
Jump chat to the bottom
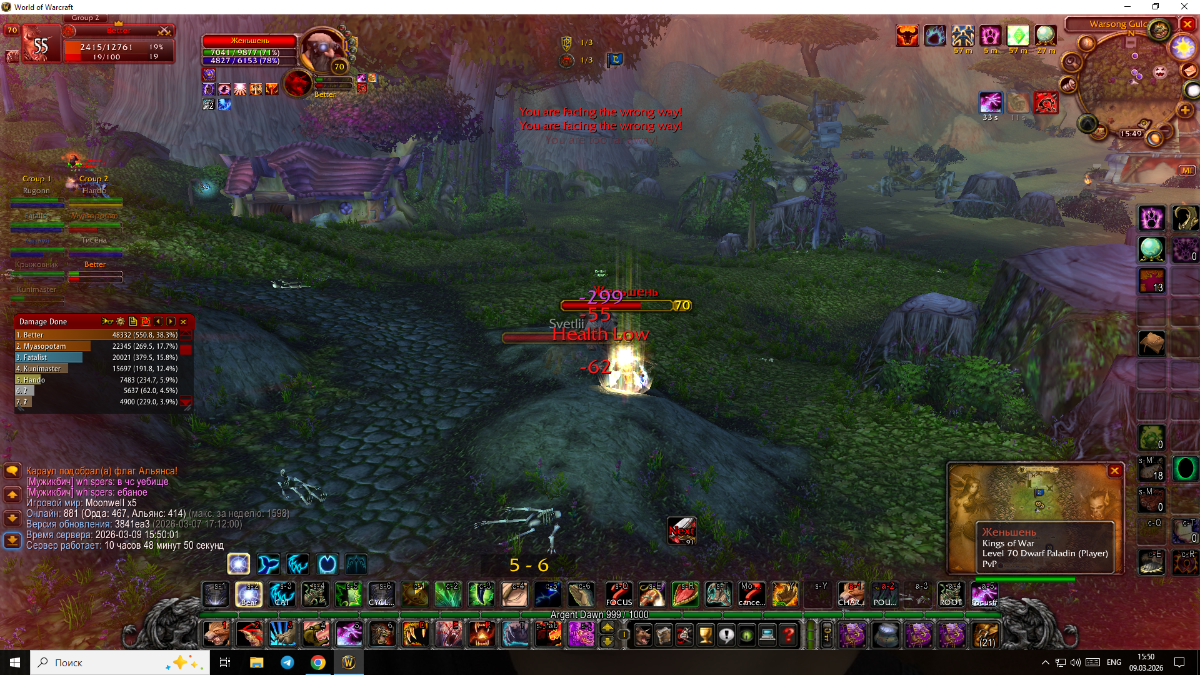12,541
